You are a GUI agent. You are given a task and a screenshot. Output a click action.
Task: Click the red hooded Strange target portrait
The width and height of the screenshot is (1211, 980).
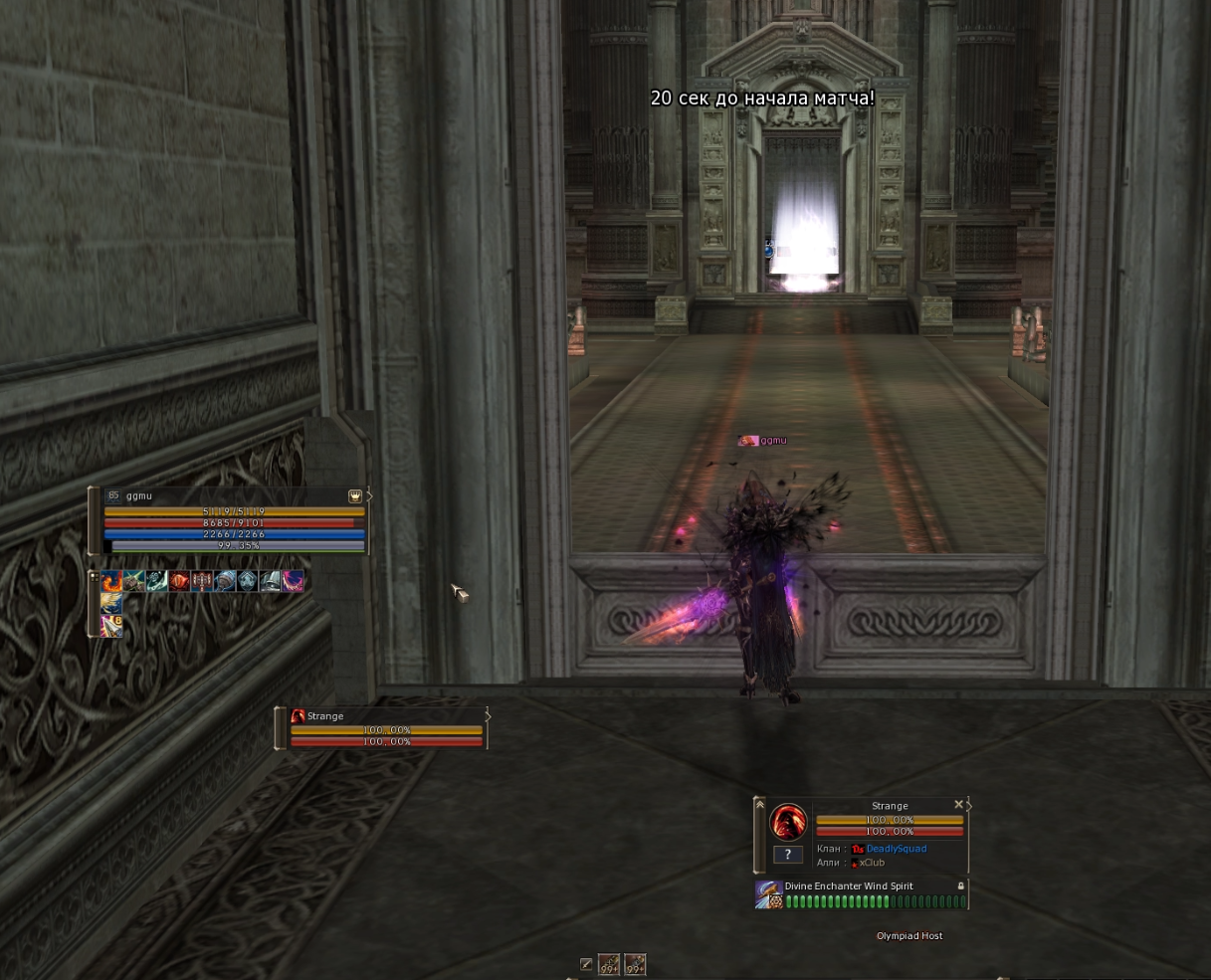click(x=788, y=823)
